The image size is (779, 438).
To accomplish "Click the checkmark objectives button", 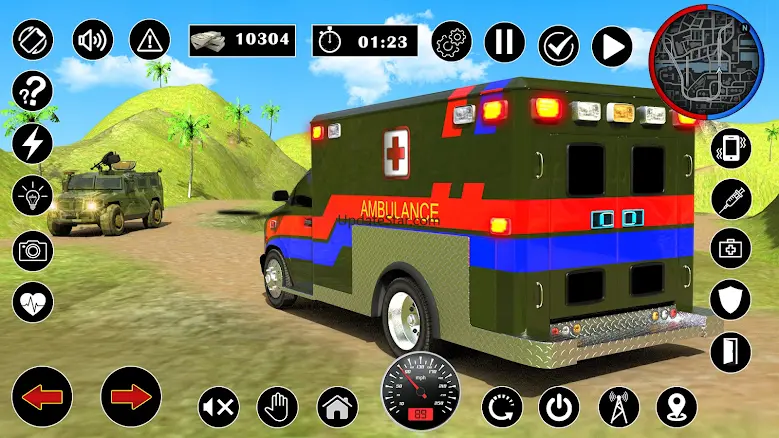I will point(558,45).
